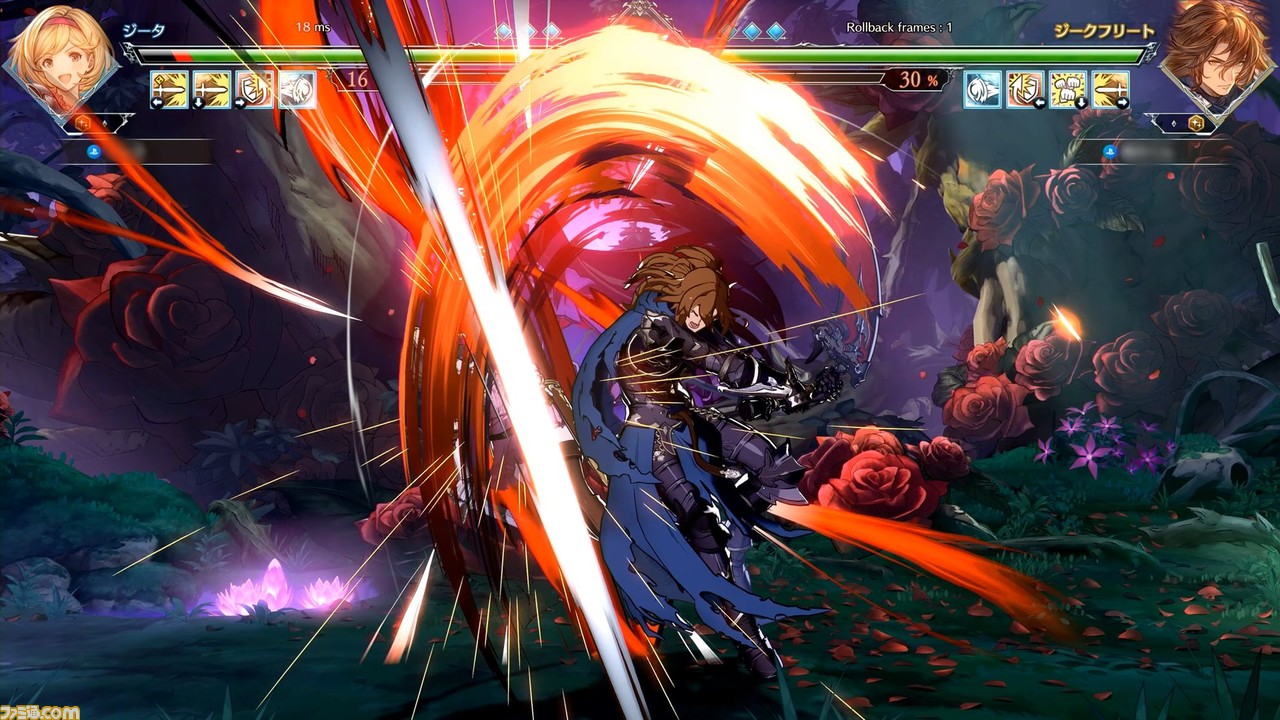1280x720 pixels.
Task: Activate Siegfried's back-arrow shield counter skill
Action: tap(1025, 89)
